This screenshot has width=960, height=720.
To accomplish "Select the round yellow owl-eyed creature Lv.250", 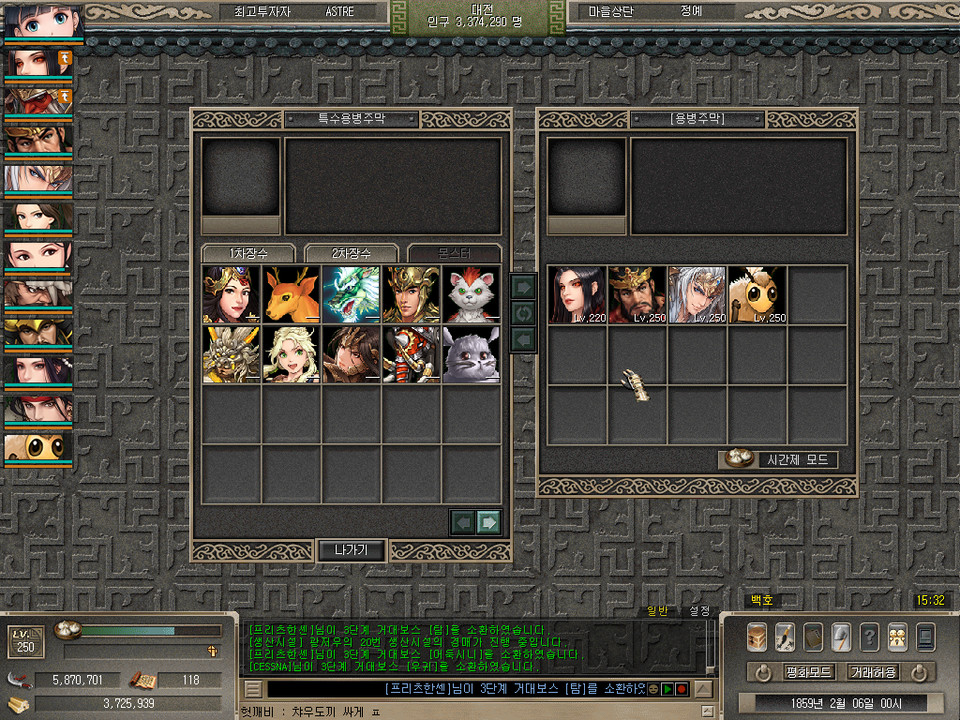I will tap(757, 295).
